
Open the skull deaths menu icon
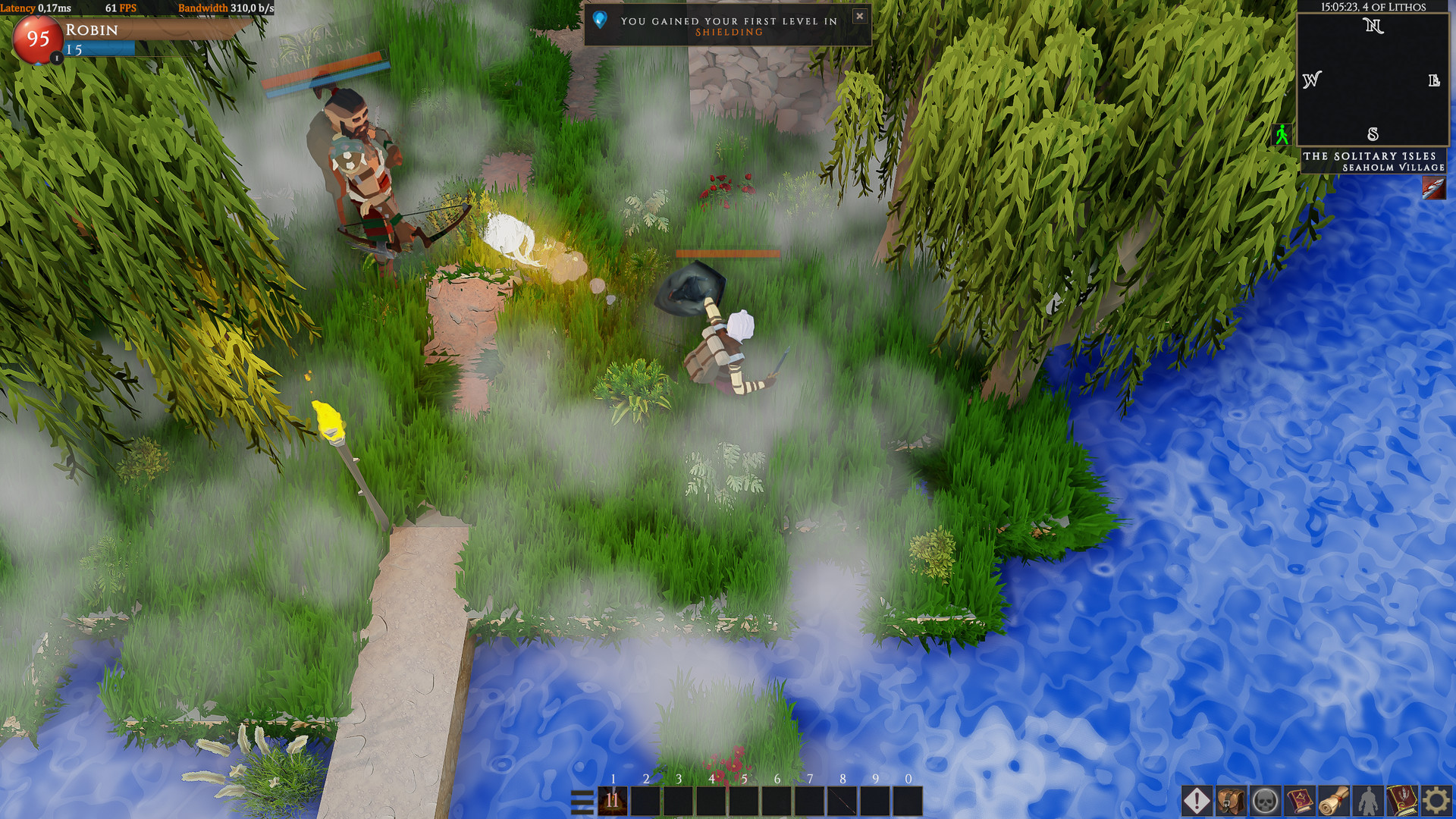[1266, 800]
